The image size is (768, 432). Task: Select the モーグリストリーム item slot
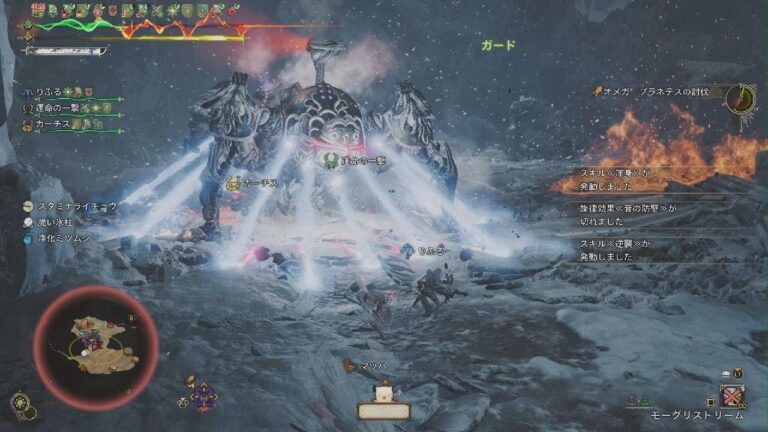tap(733, 396)
